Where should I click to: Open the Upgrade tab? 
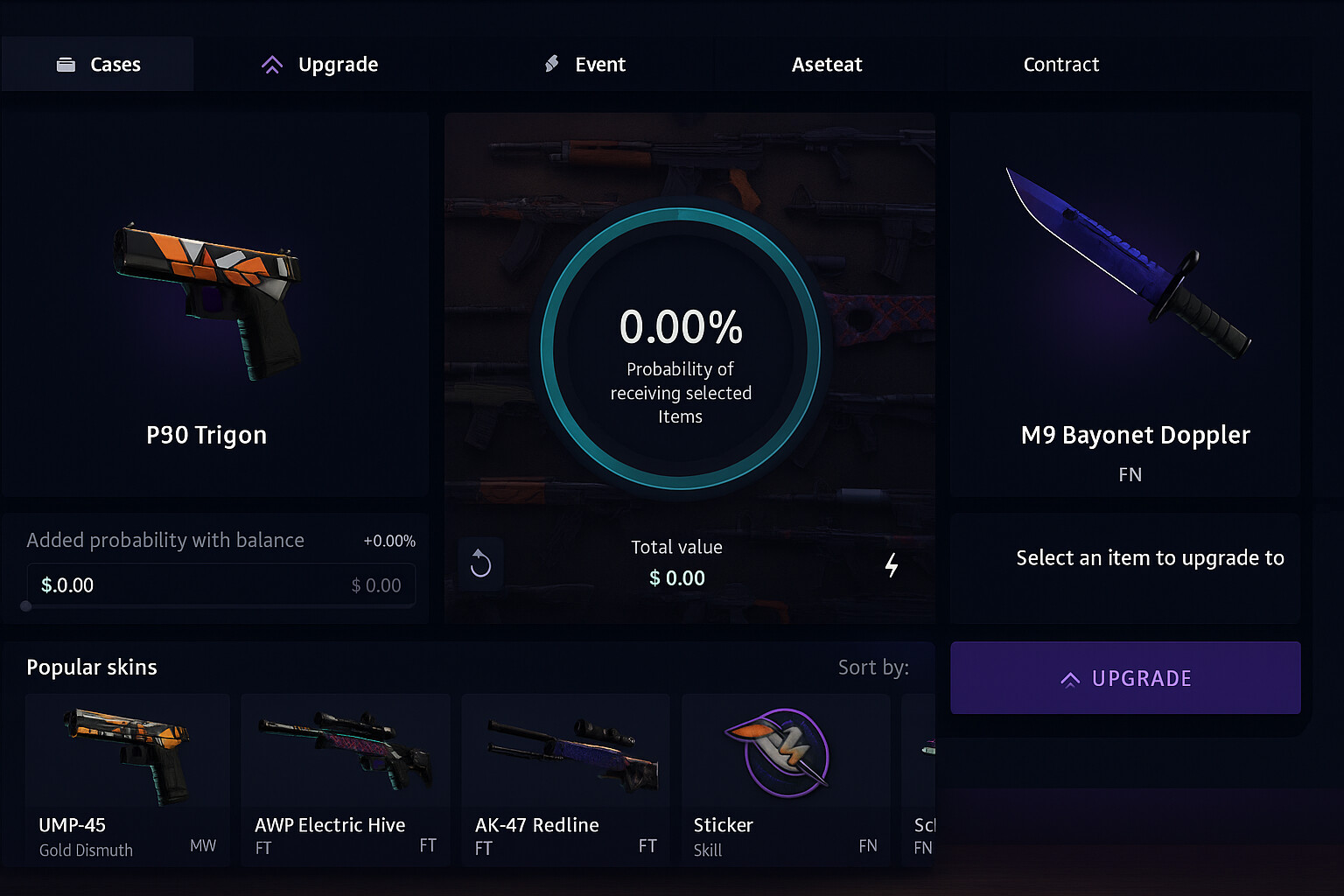(x=320, y=65)
